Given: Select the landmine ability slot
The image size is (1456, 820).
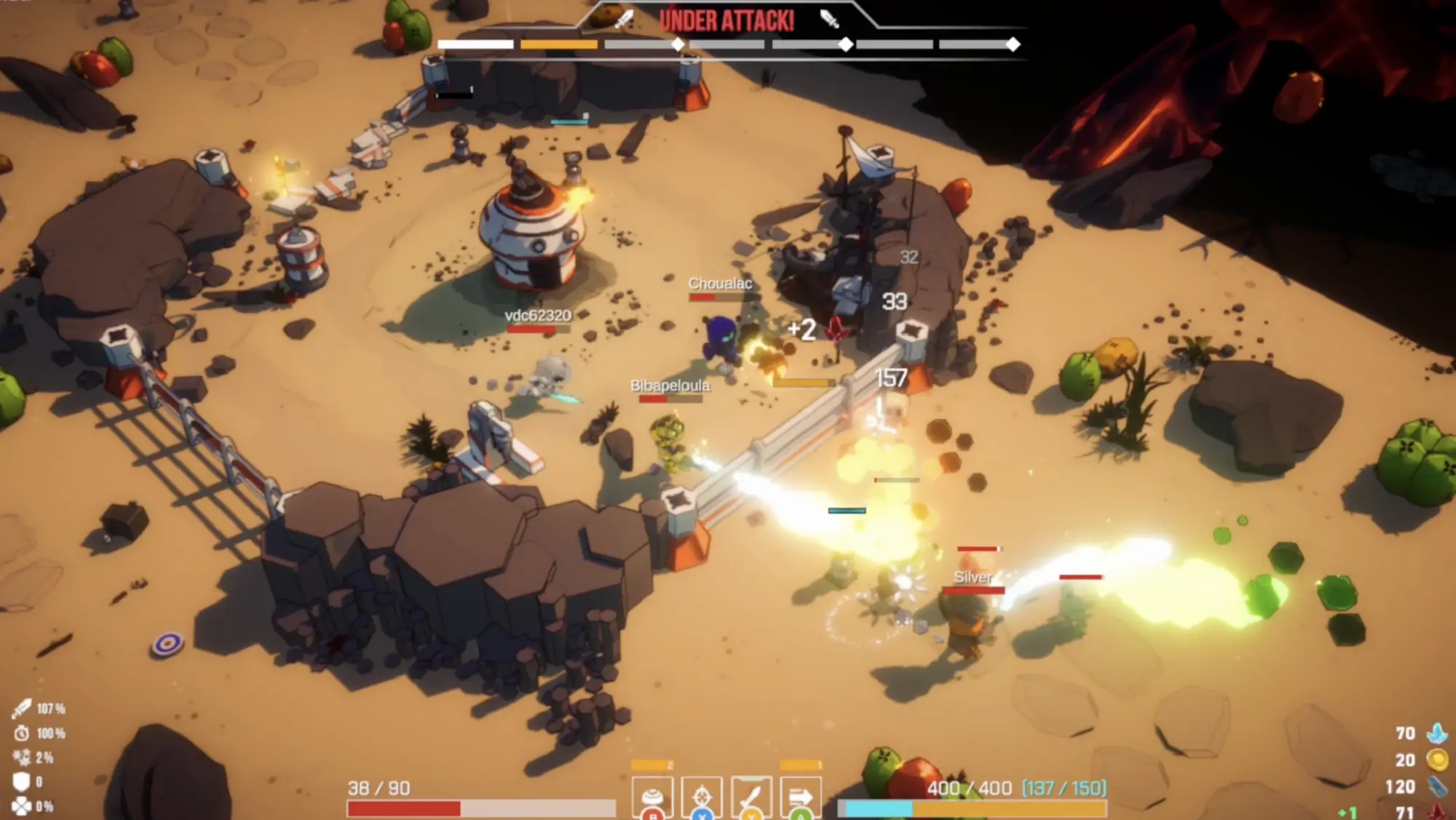Looking at the screenshot, I should [x=653, y=797].
